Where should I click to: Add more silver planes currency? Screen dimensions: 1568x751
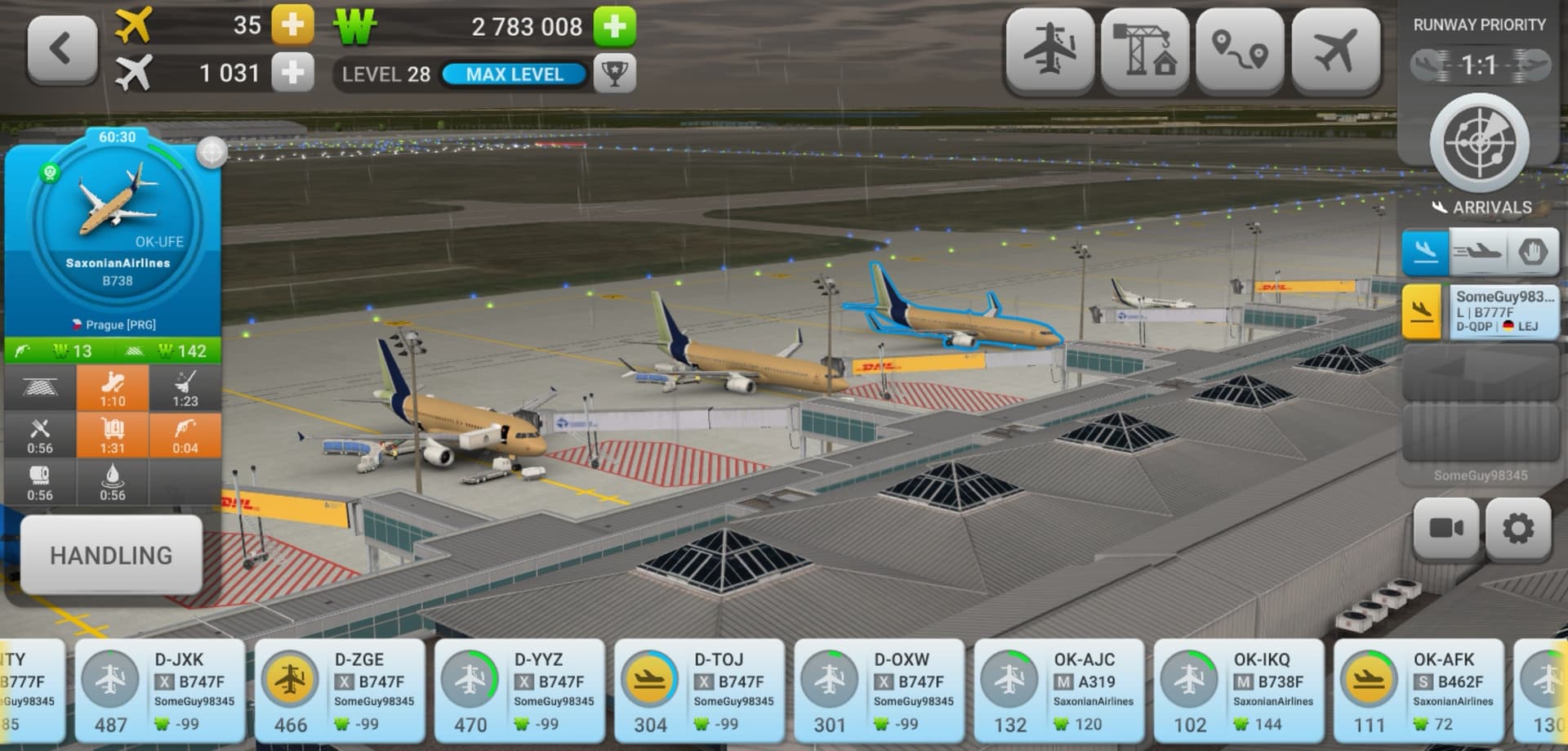point(292,74)
